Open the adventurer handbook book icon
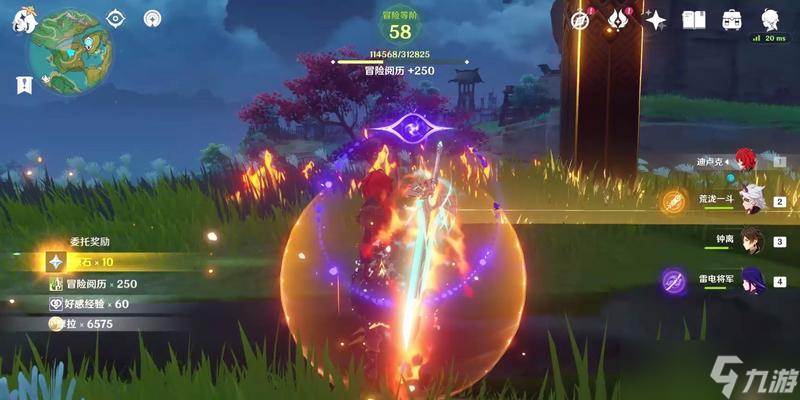 pyautogui.click(x=694, y=20)
